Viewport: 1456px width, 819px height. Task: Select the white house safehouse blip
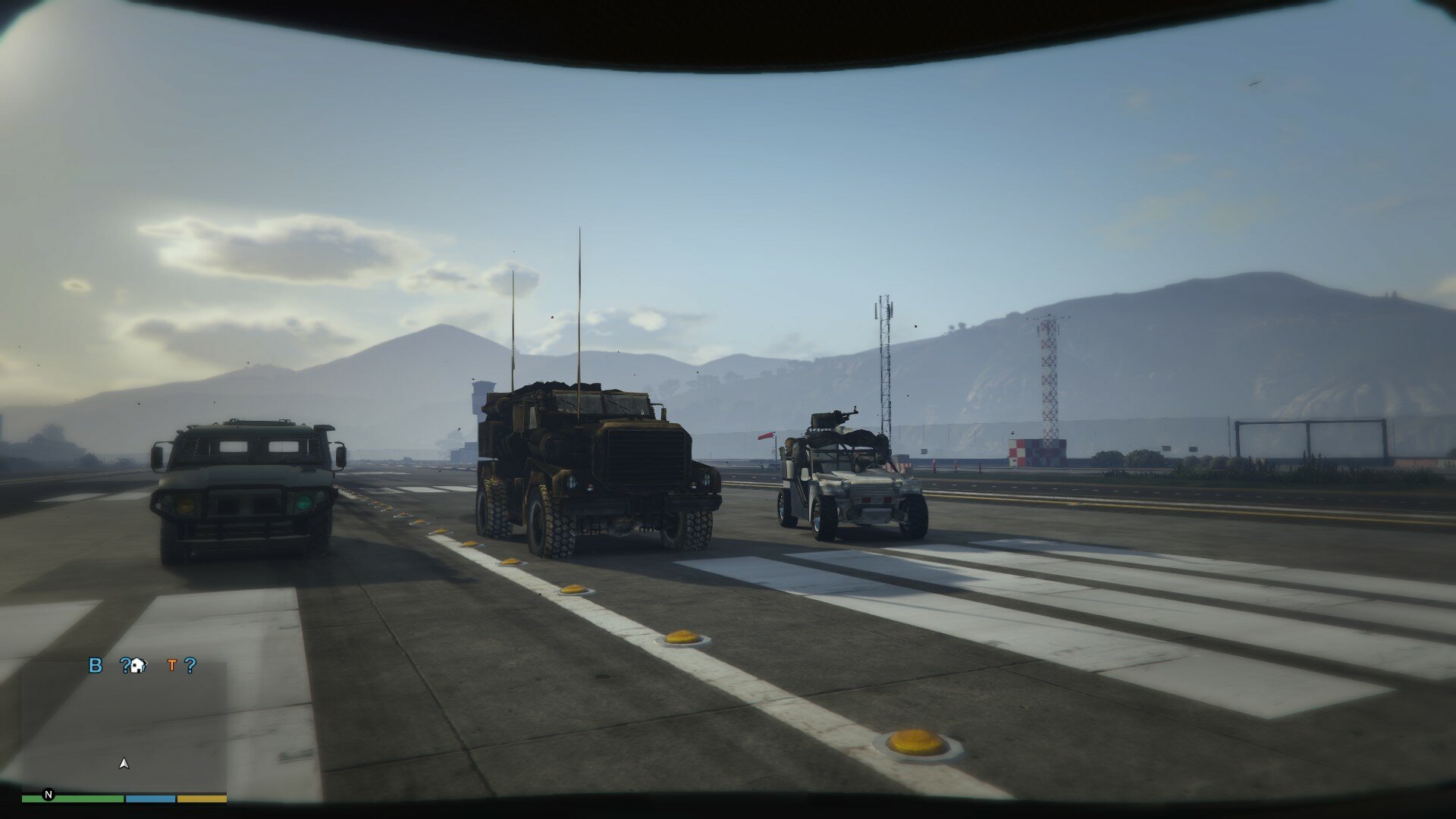tap(137, 666)
